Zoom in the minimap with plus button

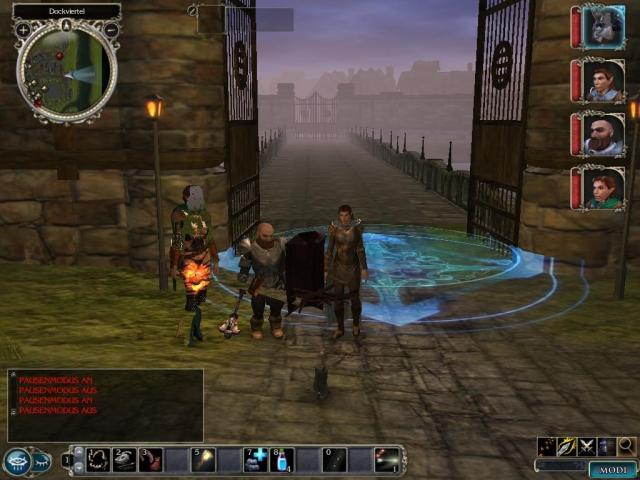tap(23, 30)
